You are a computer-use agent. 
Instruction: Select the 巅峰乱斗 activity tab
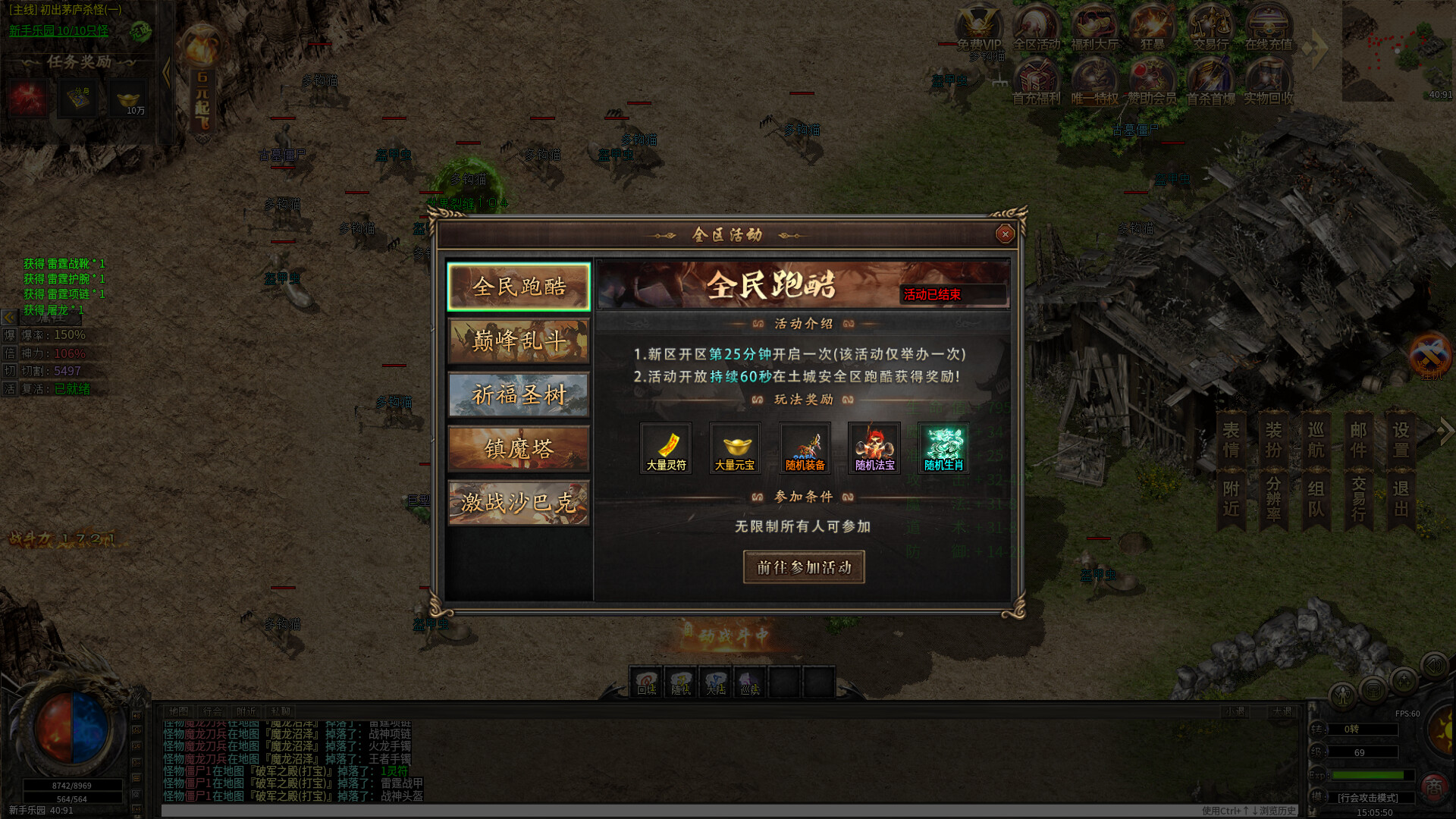[x=519, y=341]
